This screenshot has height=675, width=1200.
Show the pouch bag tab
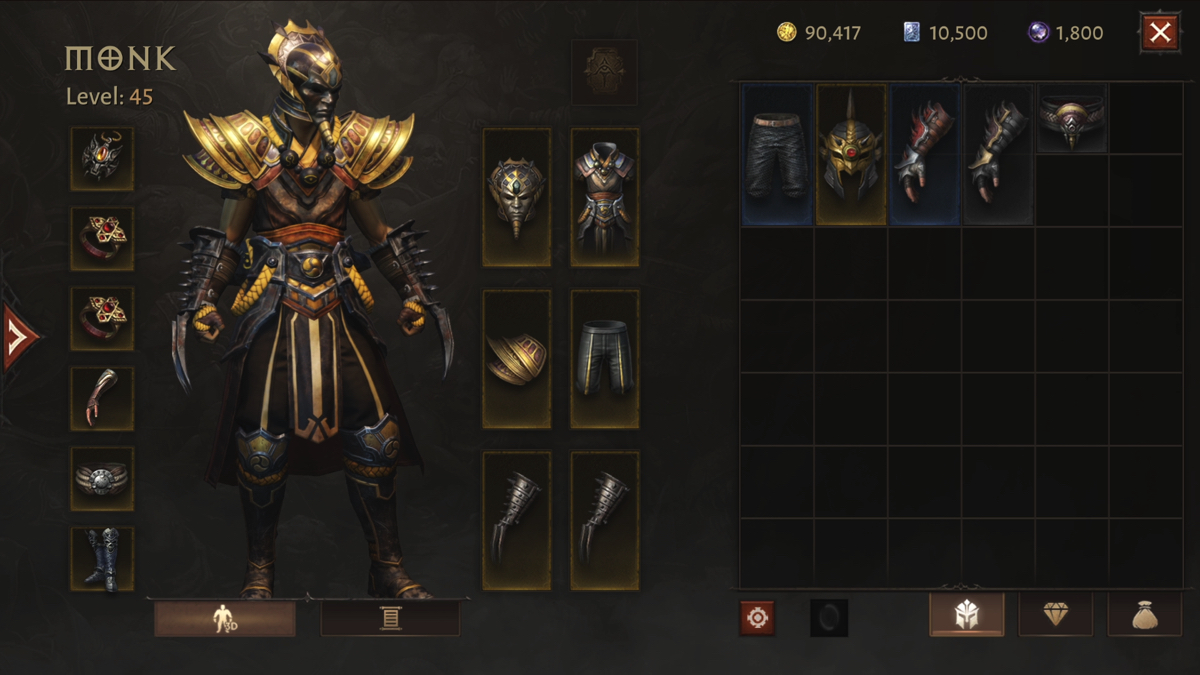[1144, 615]
